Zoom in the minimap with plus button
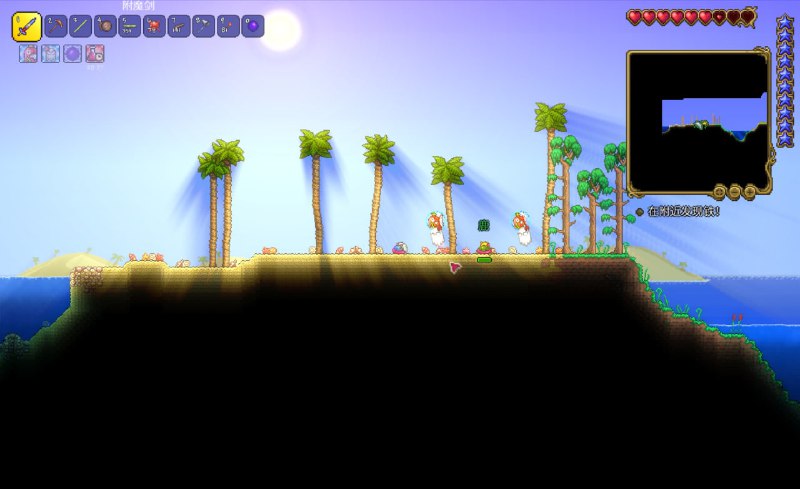 tap(747, 190)
